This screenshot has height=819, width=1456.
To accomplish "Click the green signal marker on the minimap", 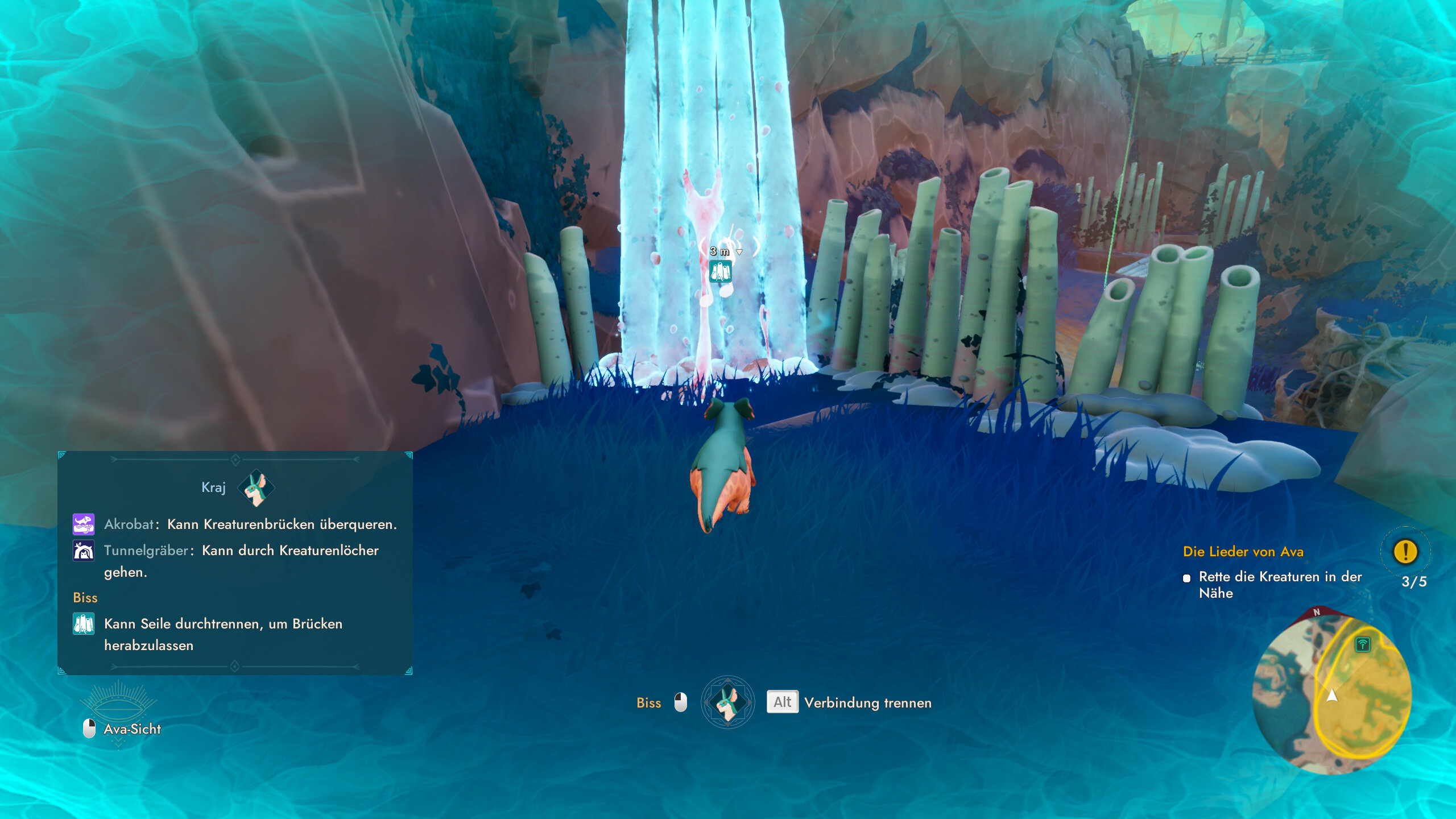I will (x=1362, y=644).
